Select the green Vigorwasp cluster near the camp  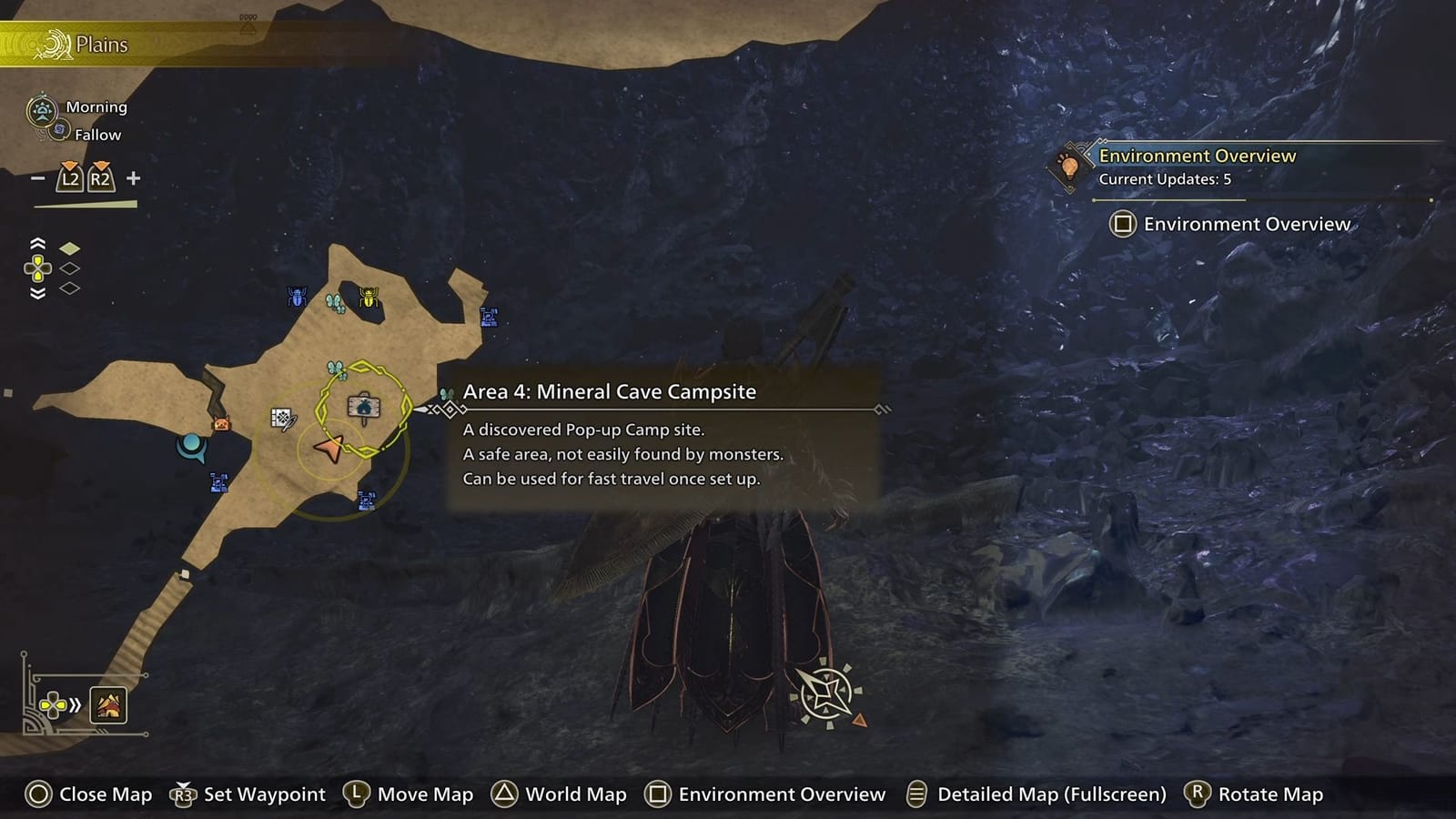335,369
